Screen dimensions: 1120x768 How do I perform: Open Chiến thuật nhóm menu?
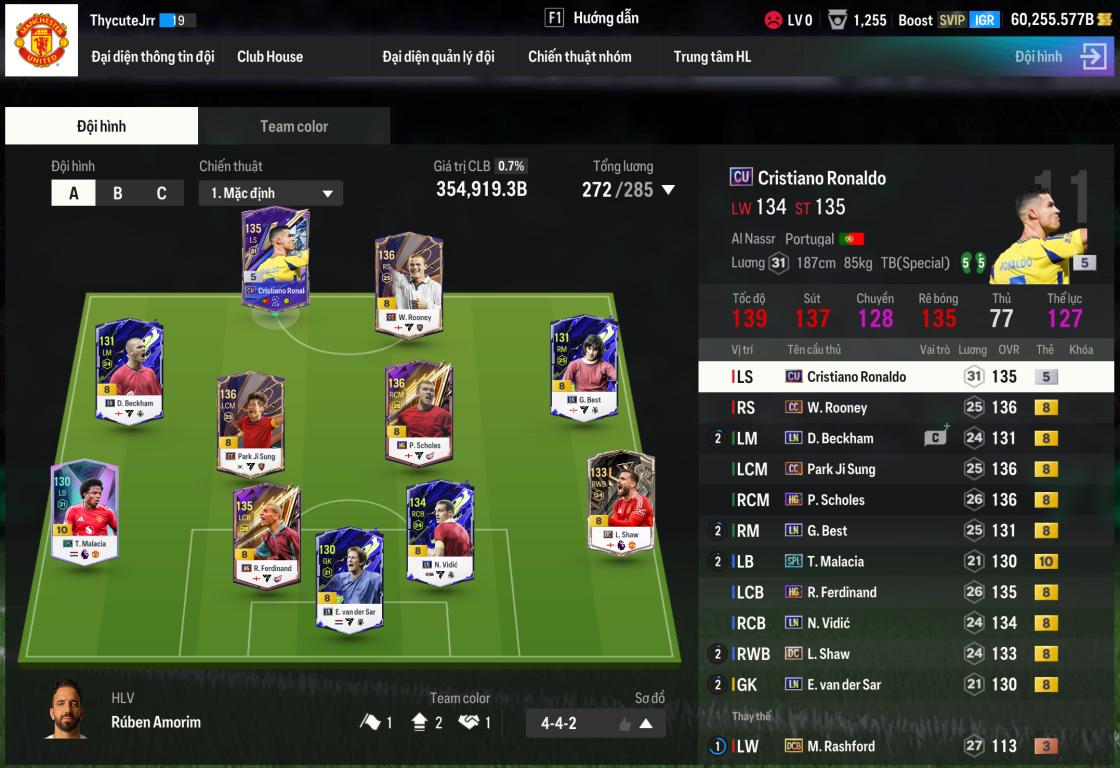(580, 57)
